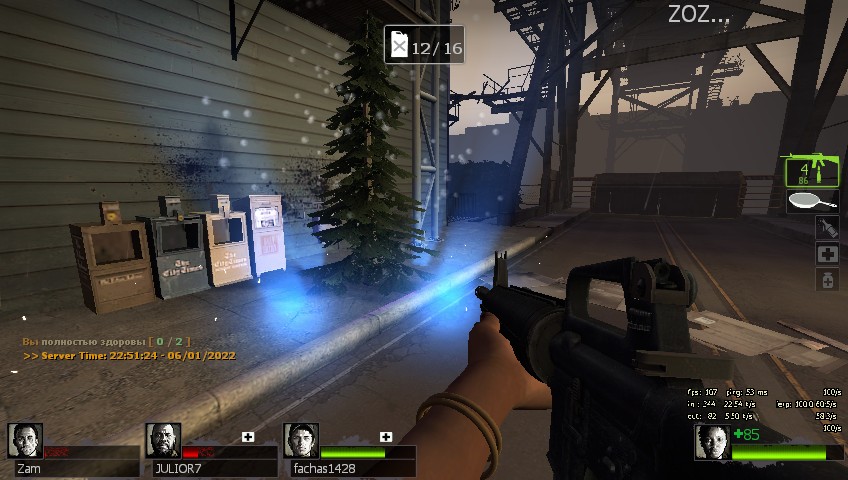The height and width of the screenshot is (480, 848).
Task: Choose the first aid kit slot
Action: (827, 254)
